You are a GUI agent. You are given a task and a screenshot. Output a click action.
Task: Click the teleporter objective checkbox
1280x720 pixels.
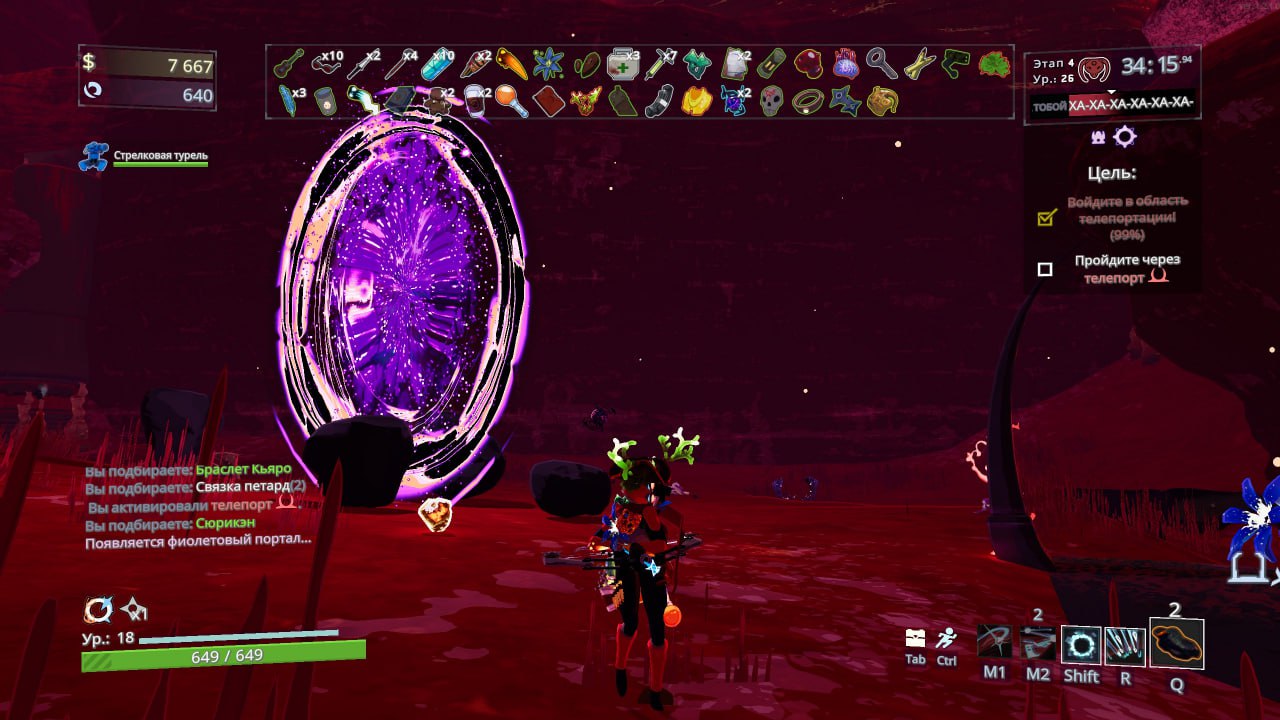1045,269
